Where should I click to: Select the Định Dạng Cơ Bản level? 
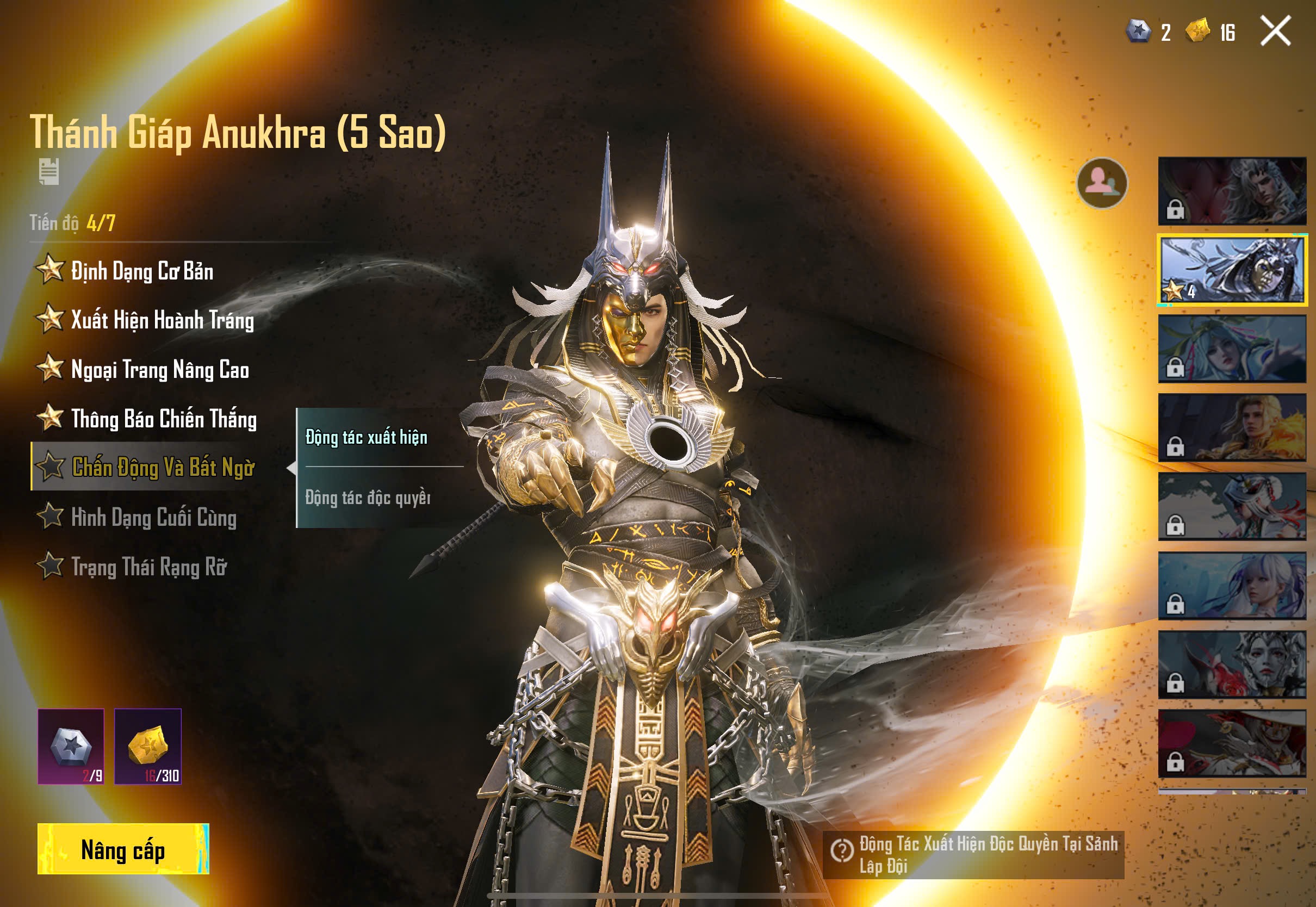point(142,271)
